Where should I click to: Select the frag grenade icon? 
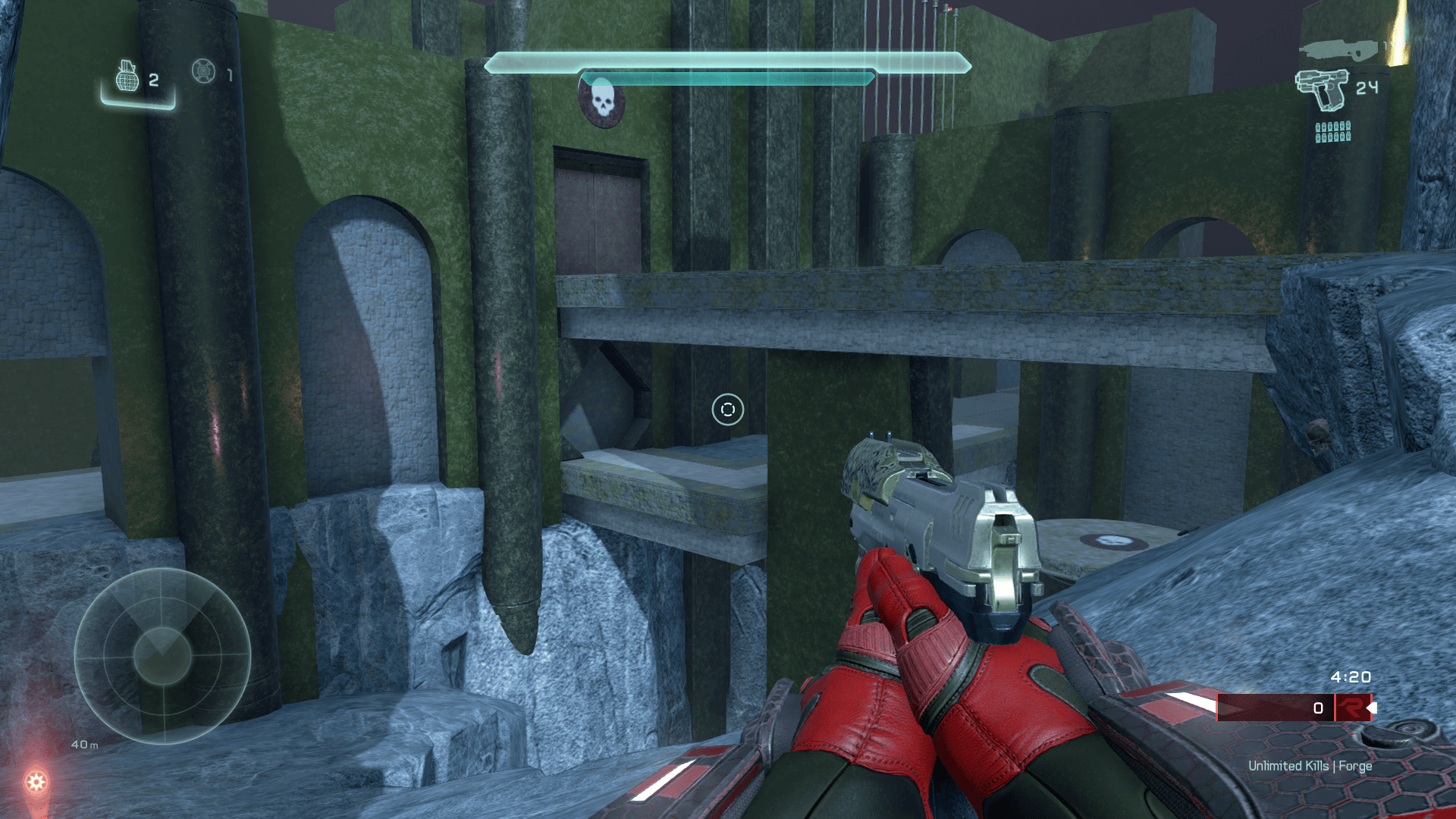tap(127, 77)
